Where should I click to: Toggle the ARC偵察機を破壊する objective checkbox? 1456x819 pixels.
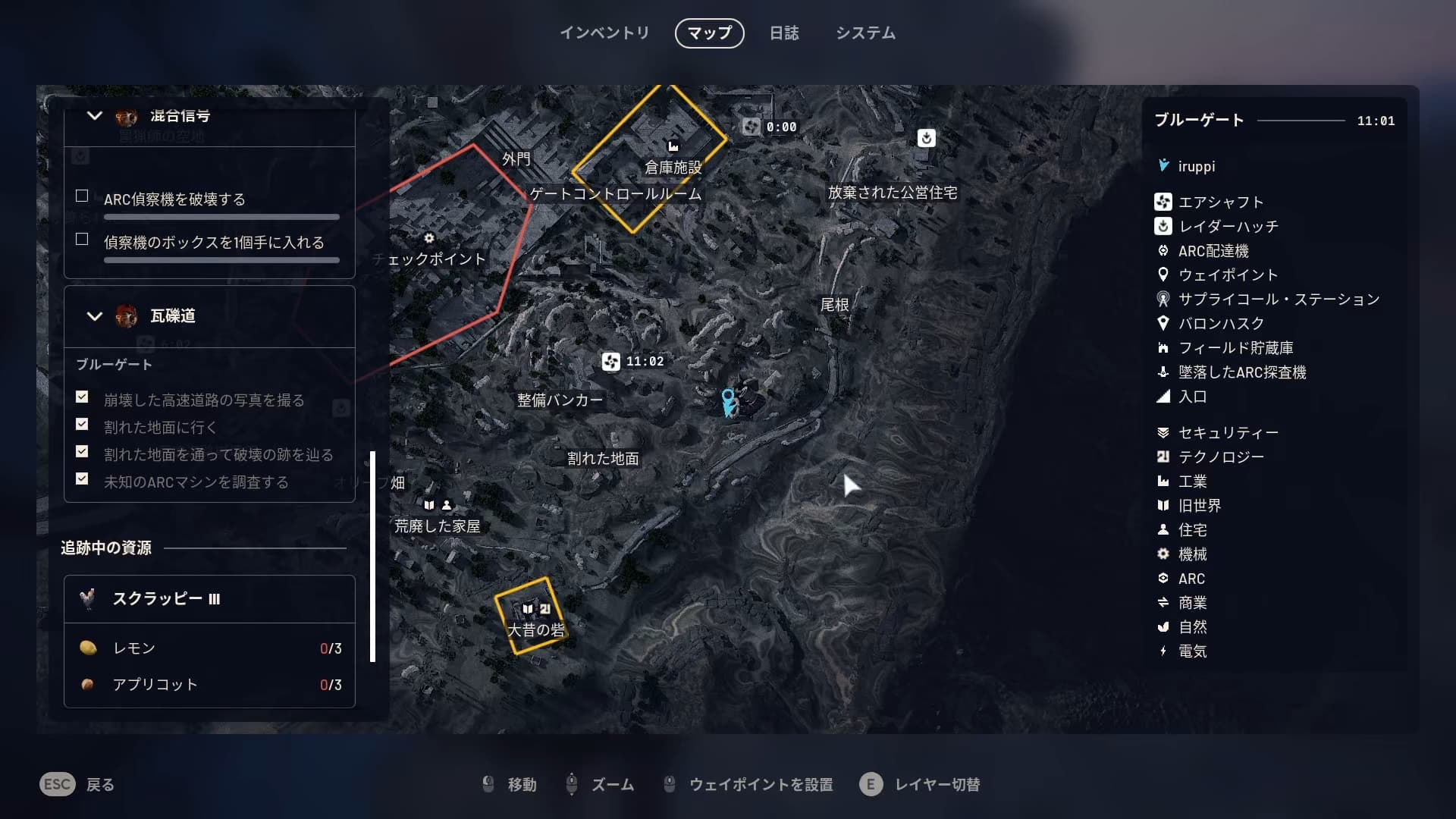[x=82, y=196]
